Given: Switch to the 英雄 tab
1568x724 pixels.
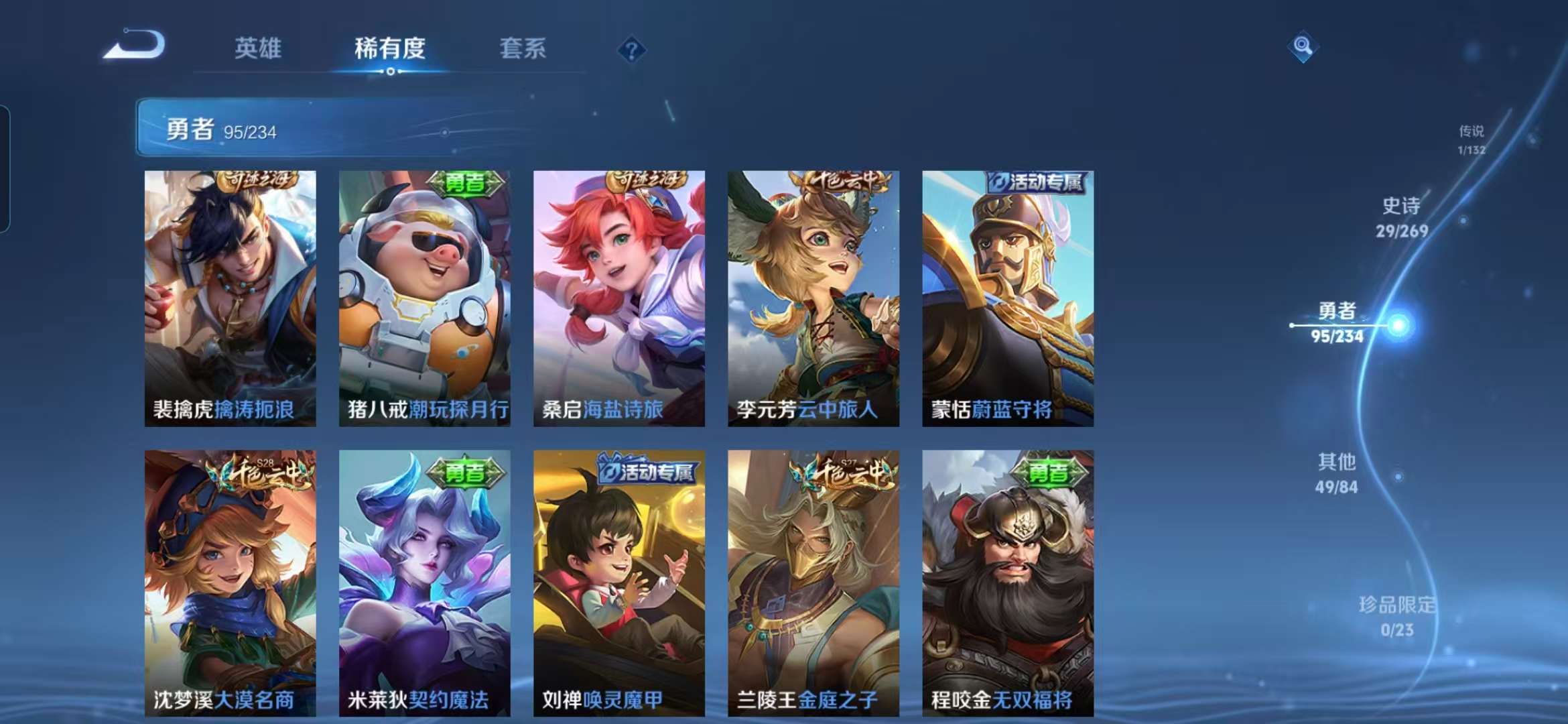Looking at the screenshot, I should click(x=258, y=48).
